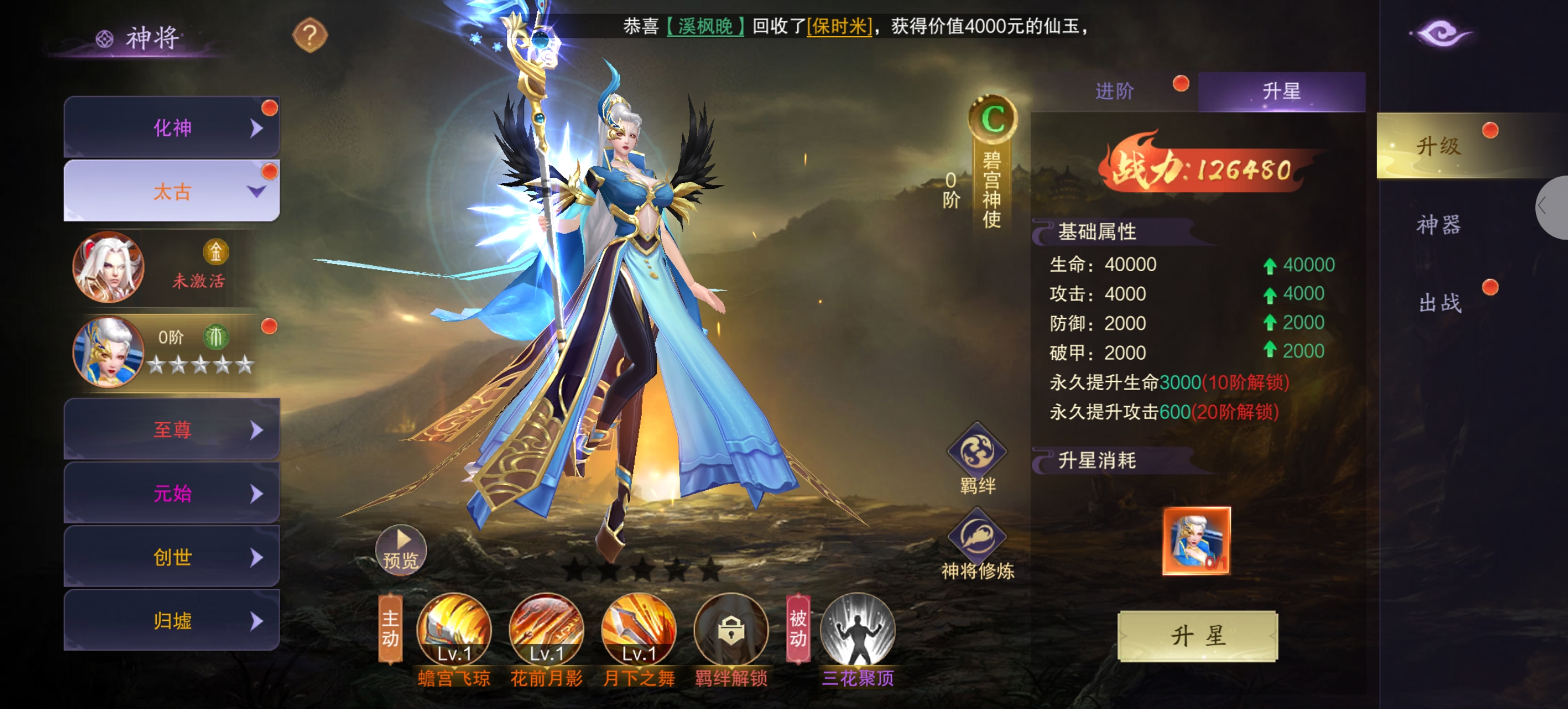Expand the 创世 category

click(171, 557)
